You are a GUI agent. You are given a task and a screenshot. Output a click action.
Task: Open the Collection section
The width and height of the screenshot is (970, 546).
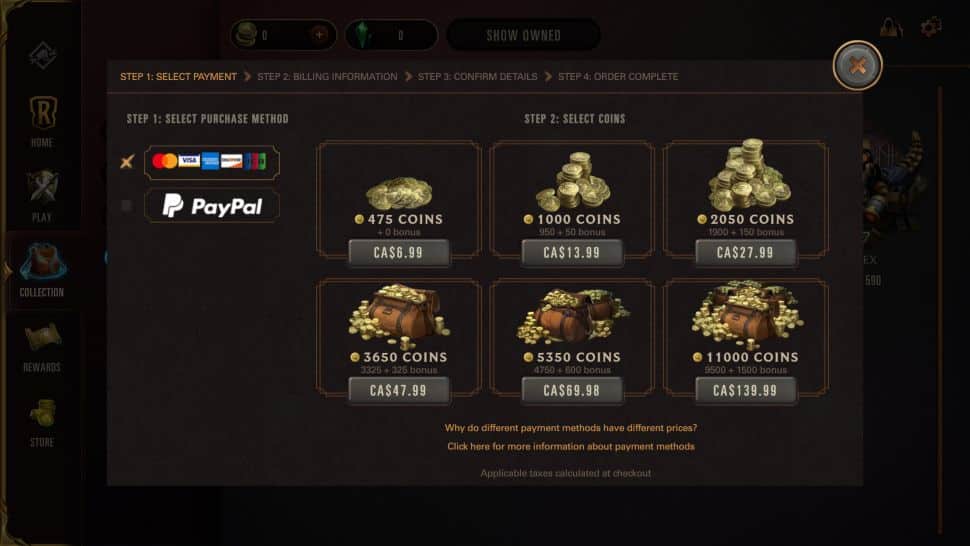pyautogui.click(x=42, y=270)
